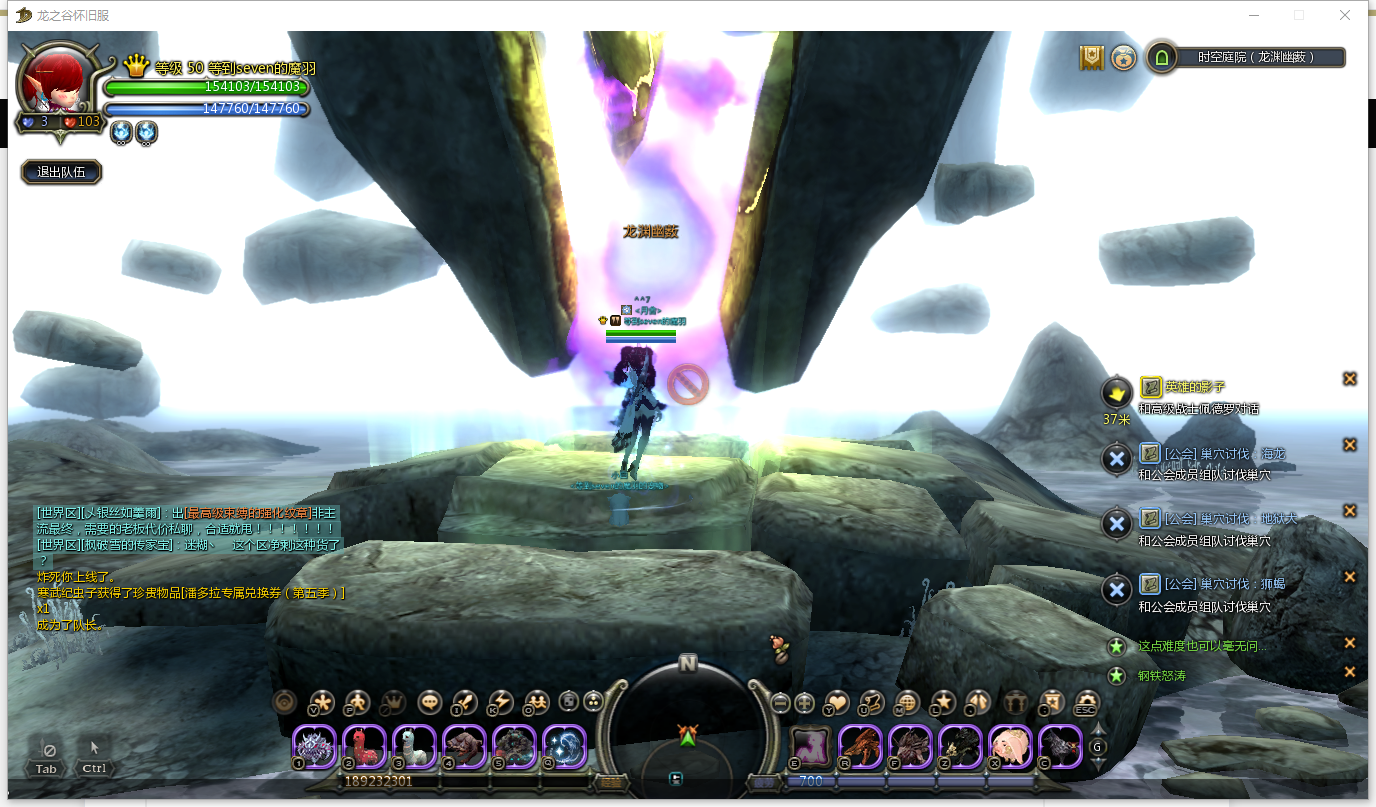Viewport: 1376px width, 807px height.
Task: Open the 英雄的影子 quest tracker entry
Action: pyautogui.click(x=1195, y=387)
